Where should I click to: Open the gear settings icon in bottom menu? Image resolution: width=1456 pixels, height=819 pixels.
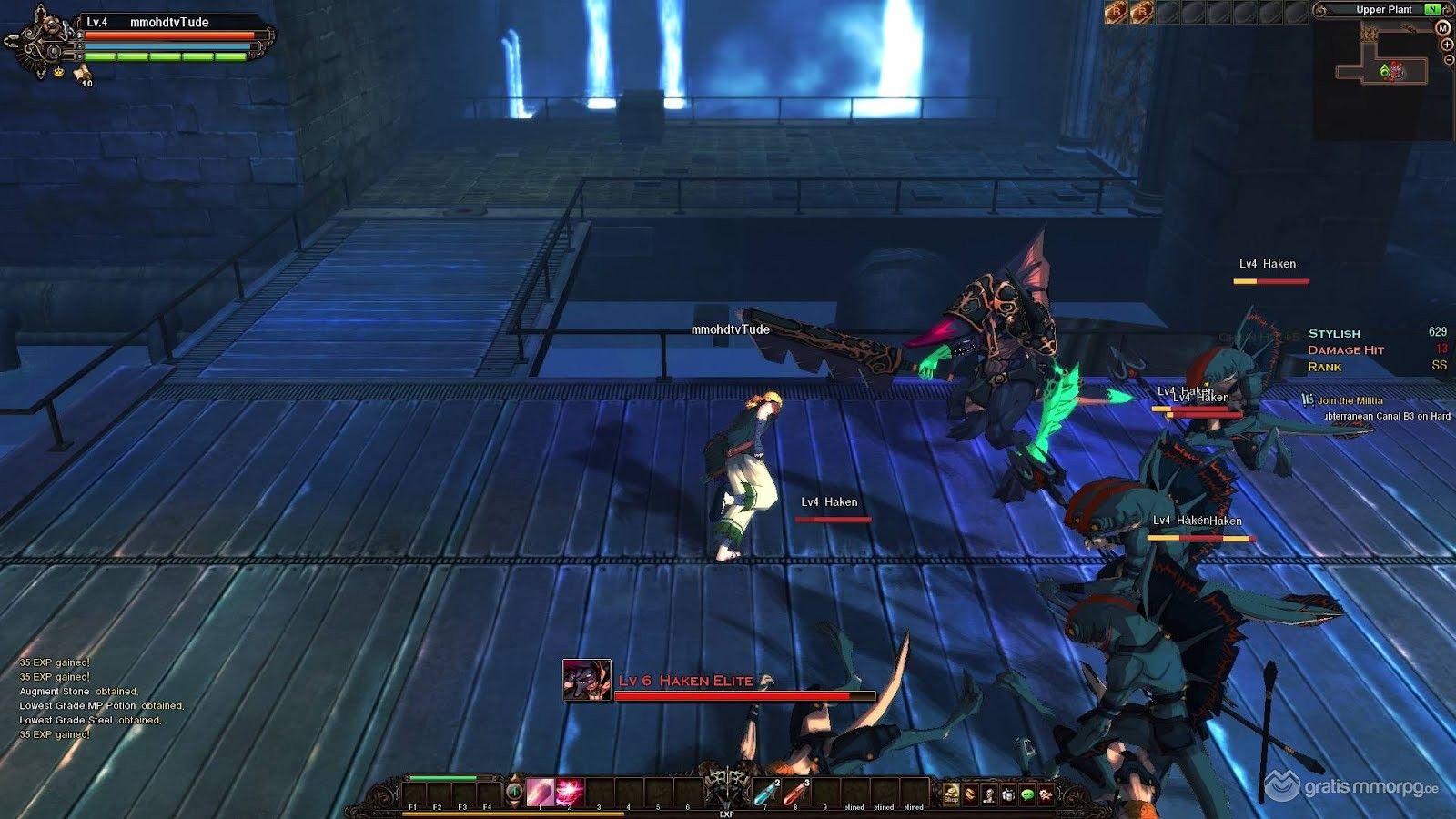[x=1046, y=794]
